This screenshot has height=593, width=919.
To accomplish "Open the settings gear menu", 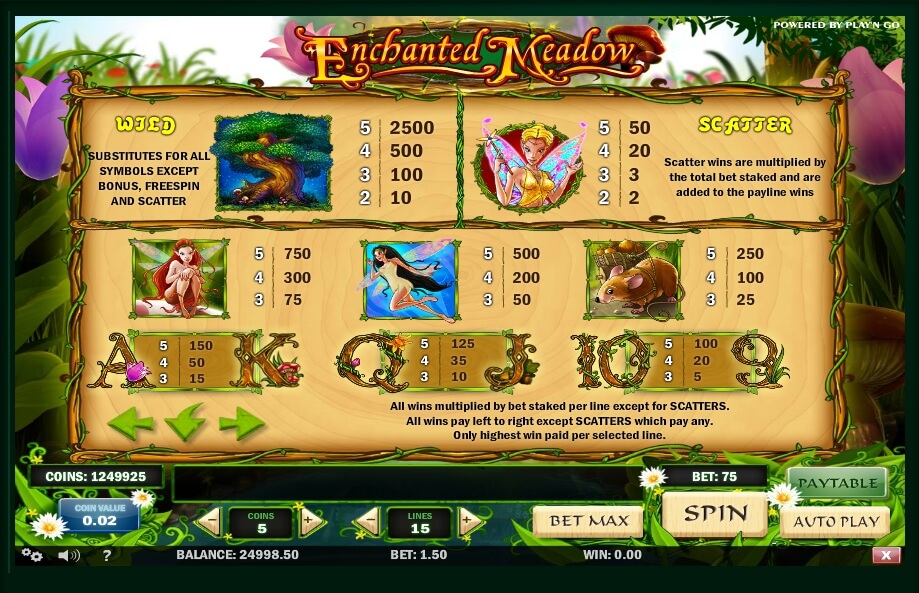I will (32, 555).
